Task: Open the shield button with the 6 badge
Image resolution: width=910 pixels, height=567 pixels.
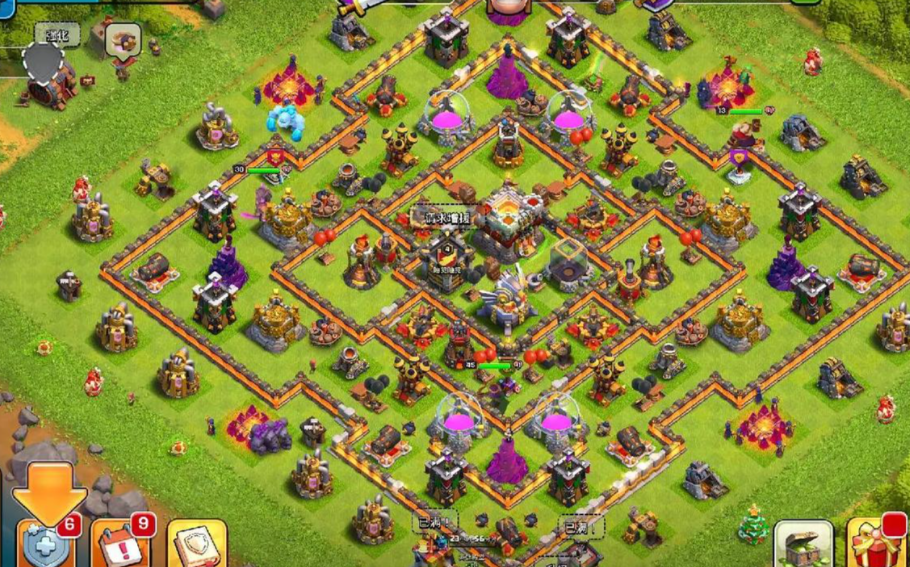Action: click(47, 543)
